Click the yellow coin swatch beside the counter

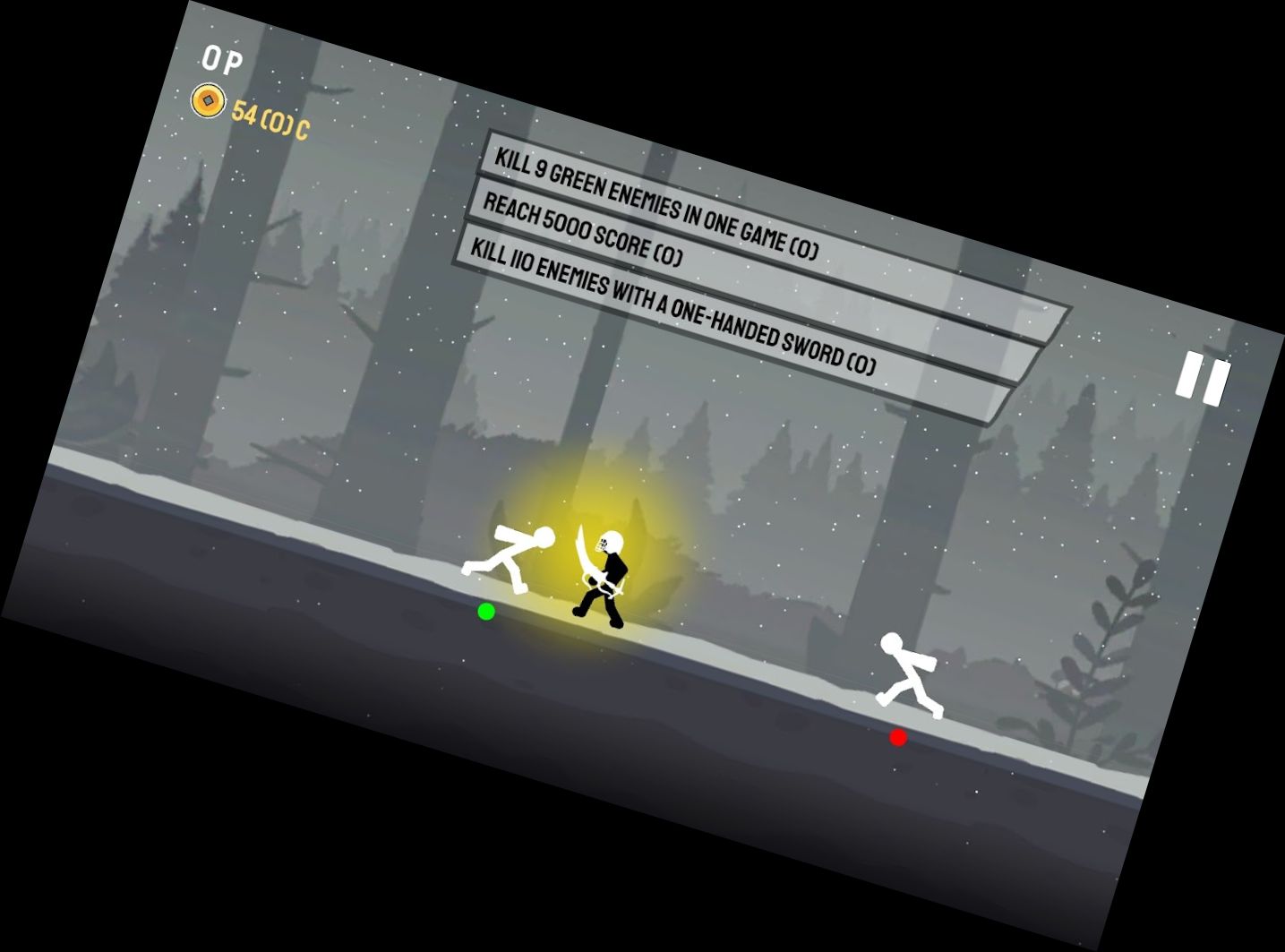click(209, 99)
